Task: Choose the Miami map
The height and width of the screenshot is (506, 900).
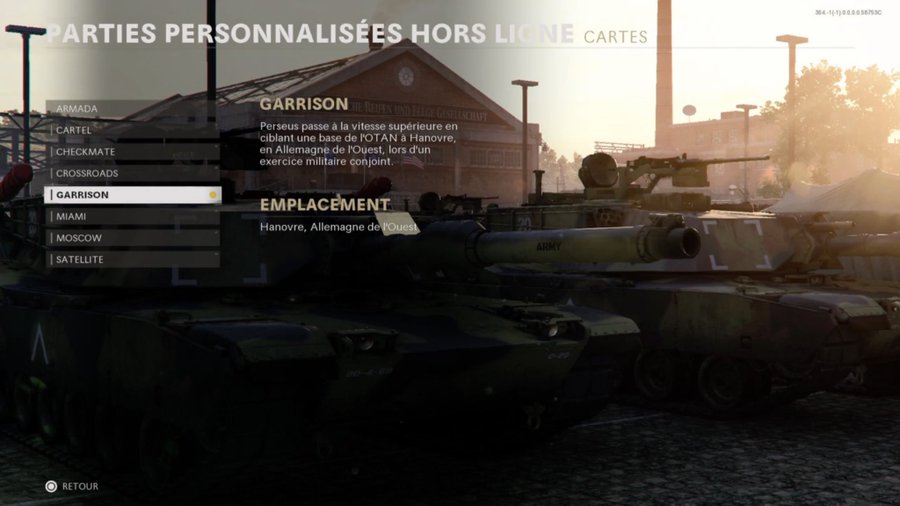Action: click(x=132, y=216)
